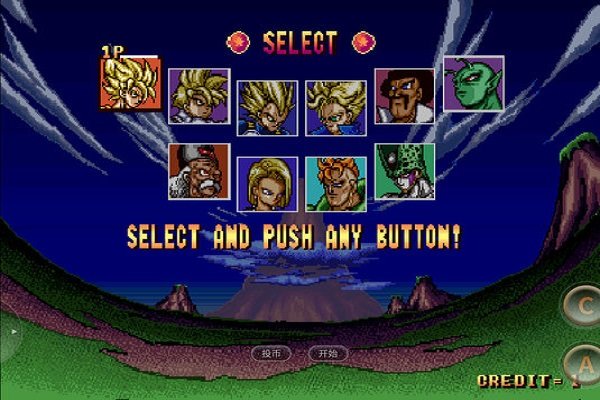Viewport: 600px width, 400px height.
Task: Pick the orange-haired Android 16 portrait
Action: (x=336, y=184)
